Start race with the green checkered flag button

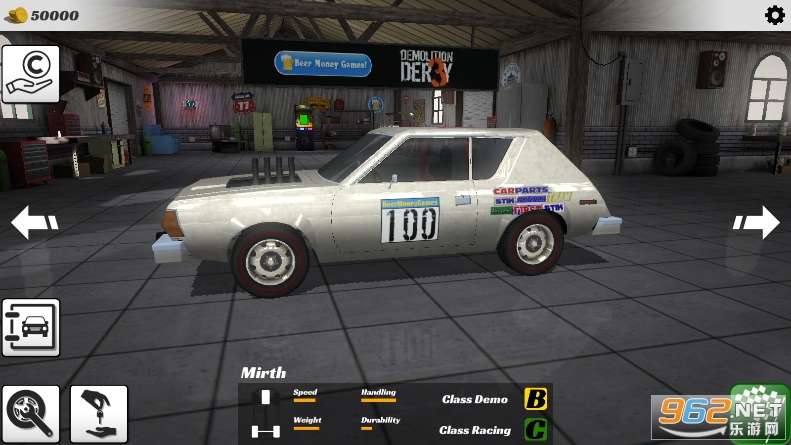click(760, 411)
